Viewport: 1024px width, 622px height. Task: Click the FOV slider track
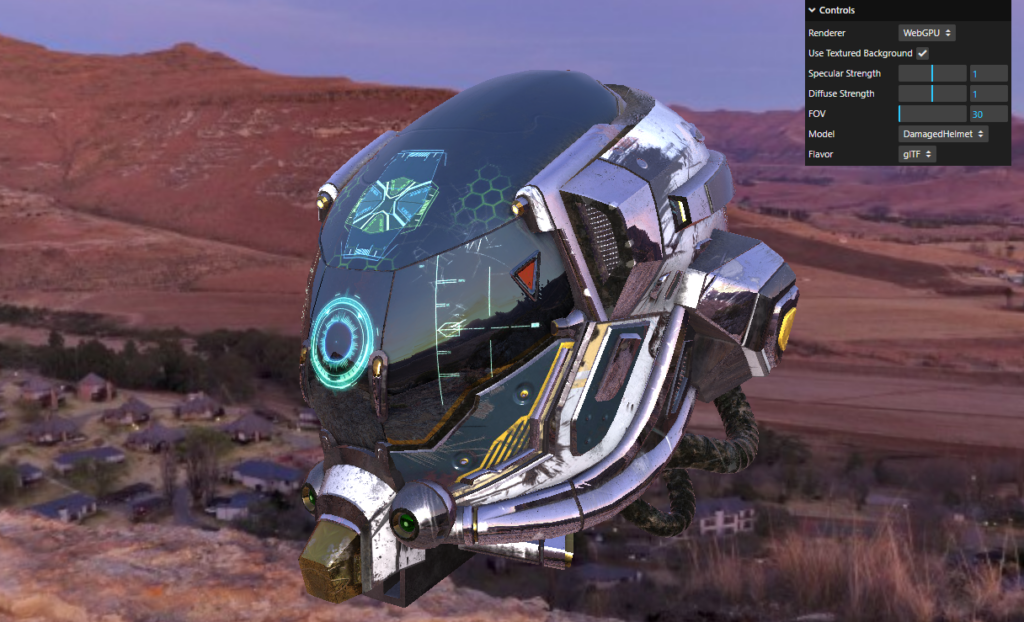coord(932,114)
